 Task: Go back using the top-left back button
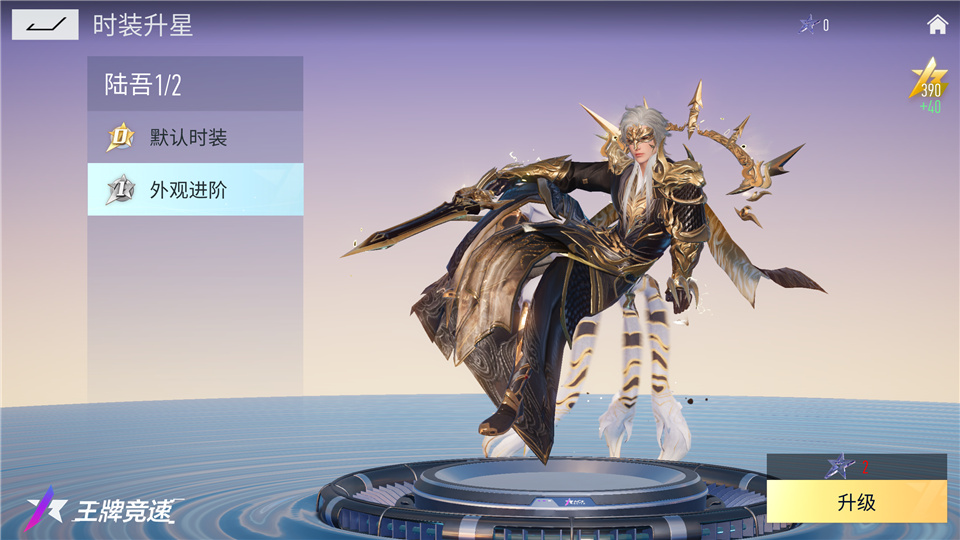(x=45, y=24)
